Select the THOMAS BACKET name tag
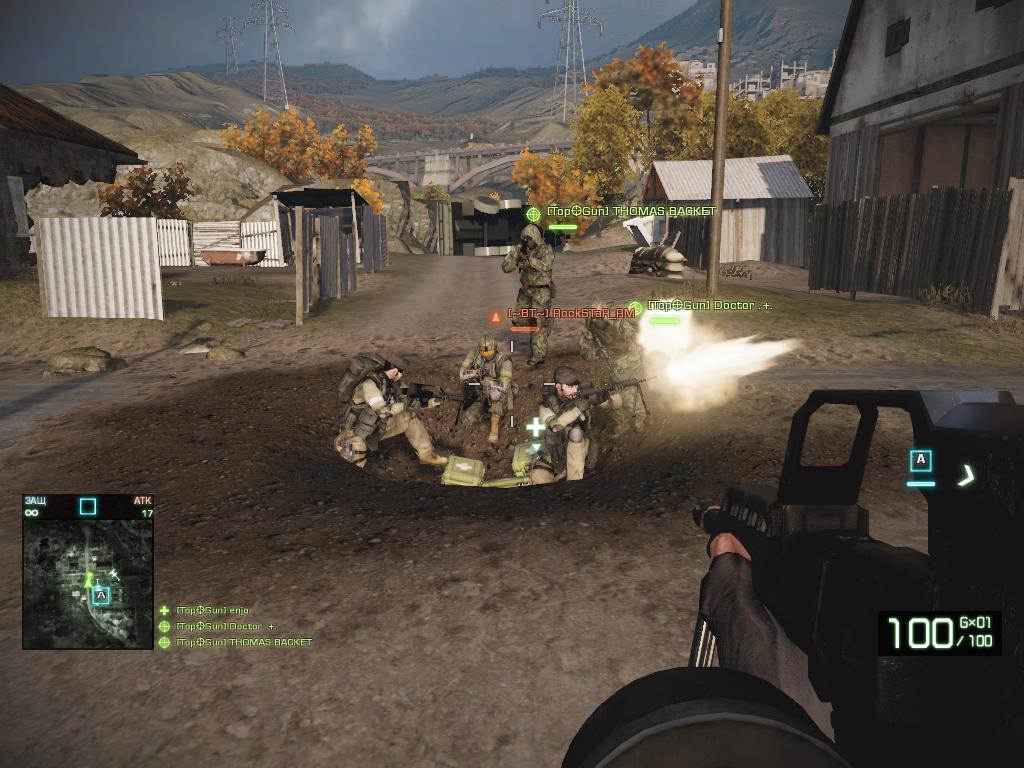 (x=630, y=212)
